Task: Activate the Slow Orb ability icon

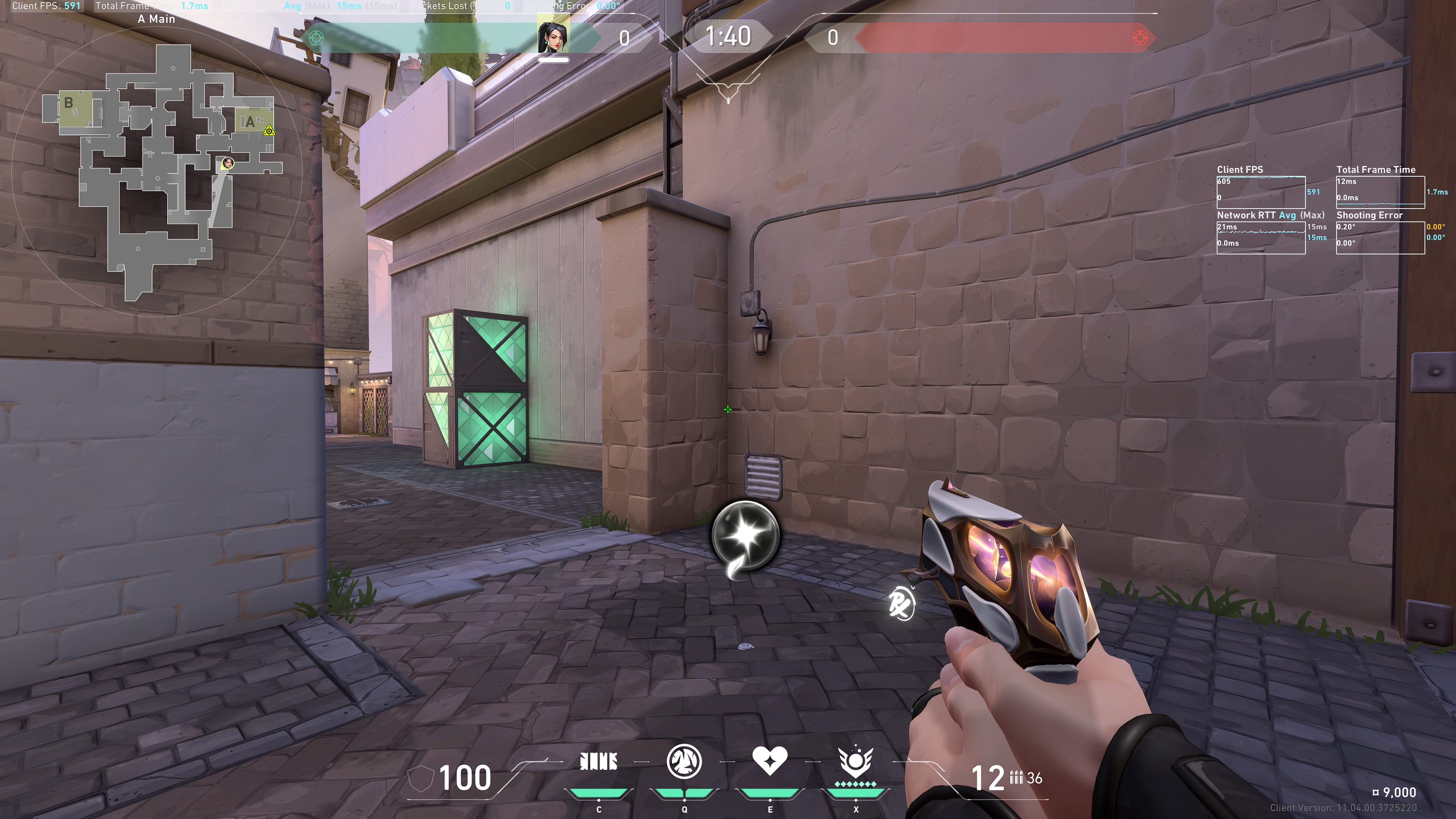Action: [684, 761]
